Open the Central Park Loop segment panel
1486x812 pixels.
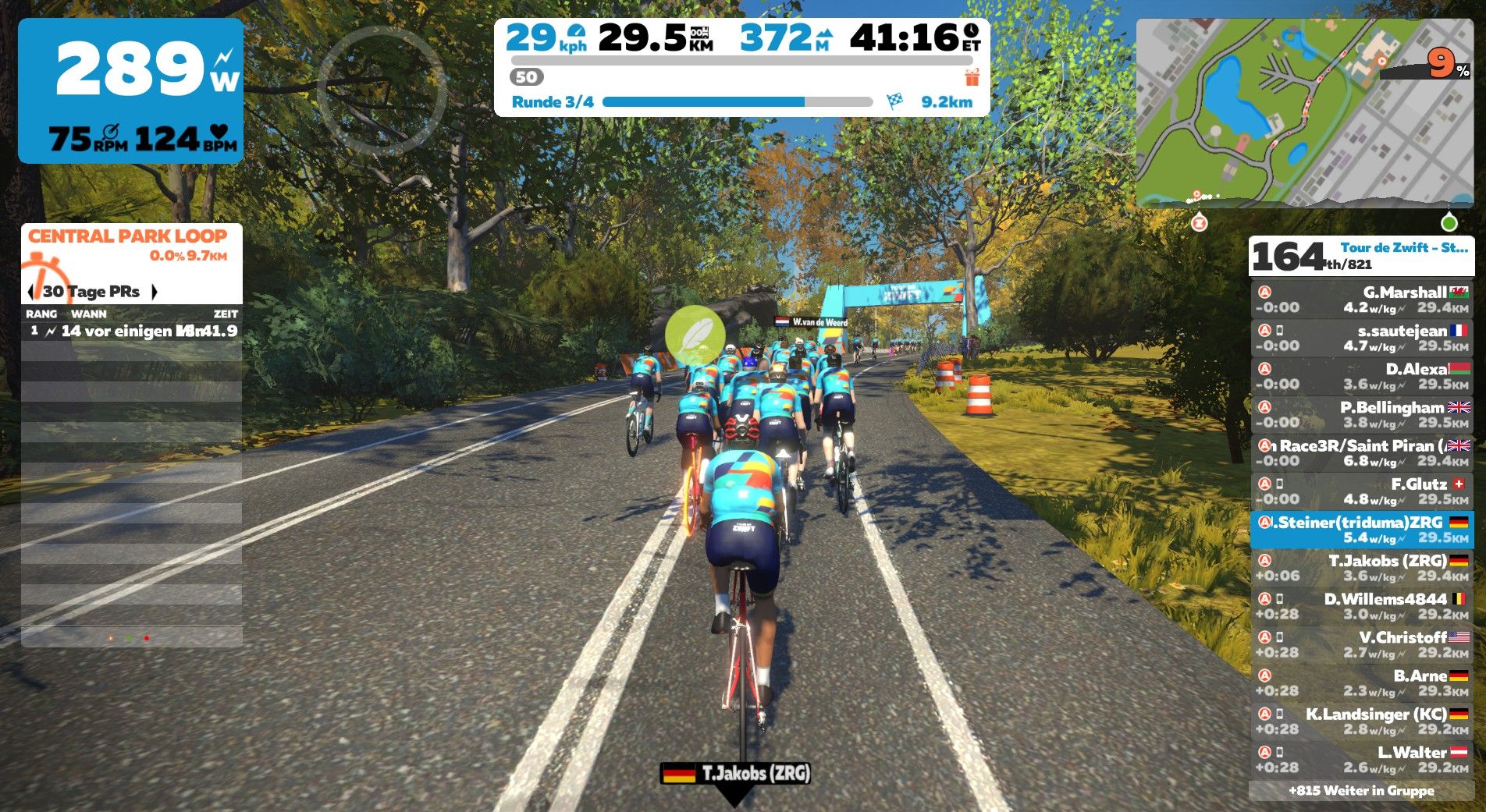click(128, 245)
